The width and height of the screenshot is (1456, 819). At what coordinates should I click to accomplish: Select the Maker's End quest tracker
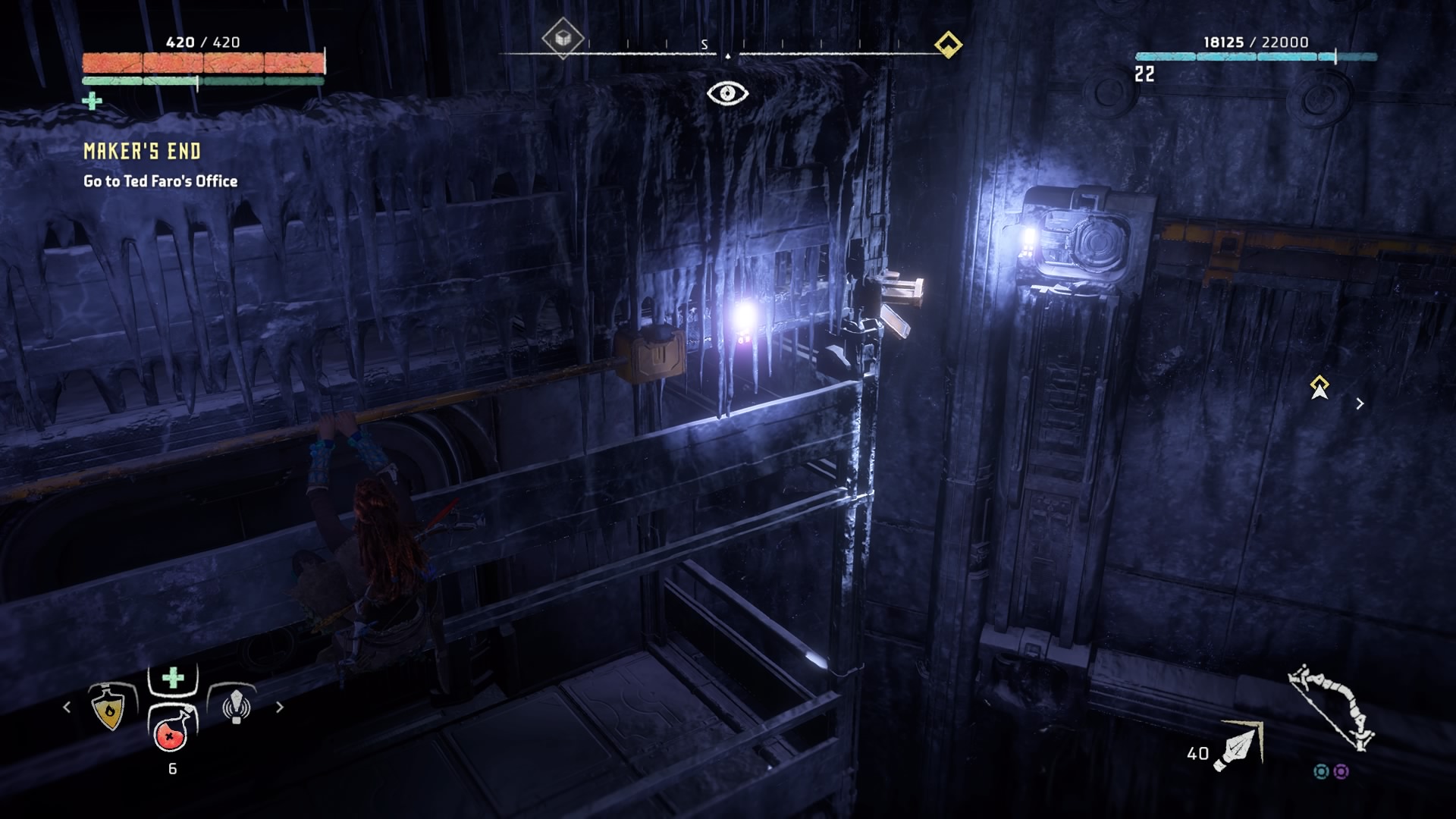click(x=143, y=152)
